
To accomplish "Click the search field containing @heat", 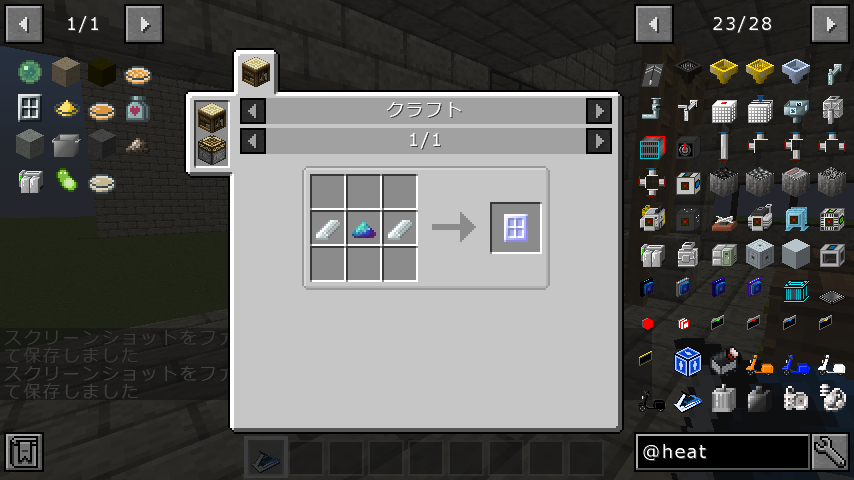I will click(722, 452).
